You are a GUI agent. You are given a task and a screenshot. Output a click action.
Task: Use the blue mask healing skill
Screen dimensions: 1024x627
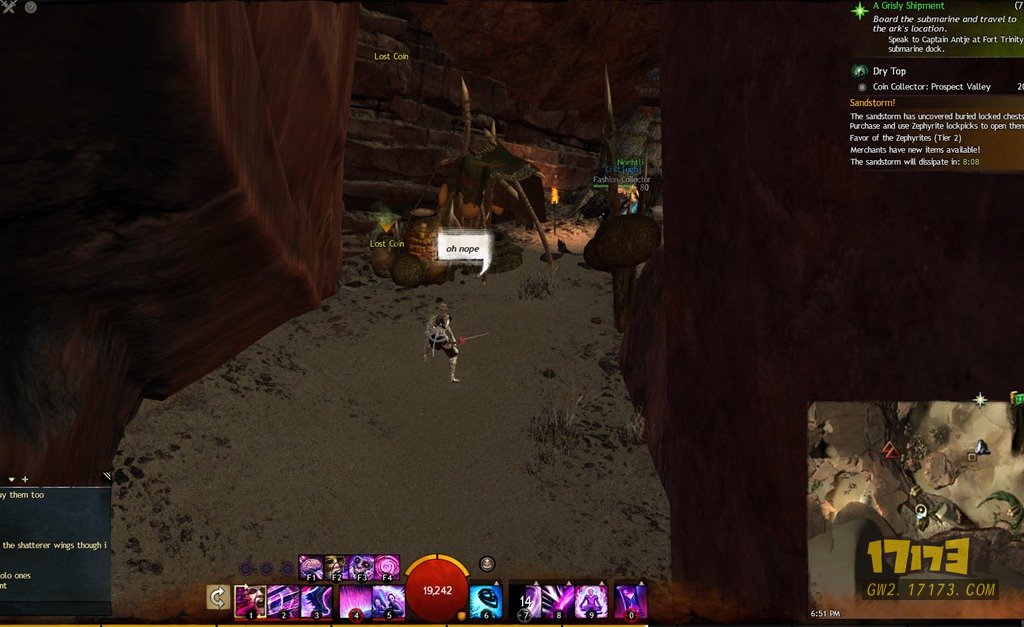[x=486, y=601]
